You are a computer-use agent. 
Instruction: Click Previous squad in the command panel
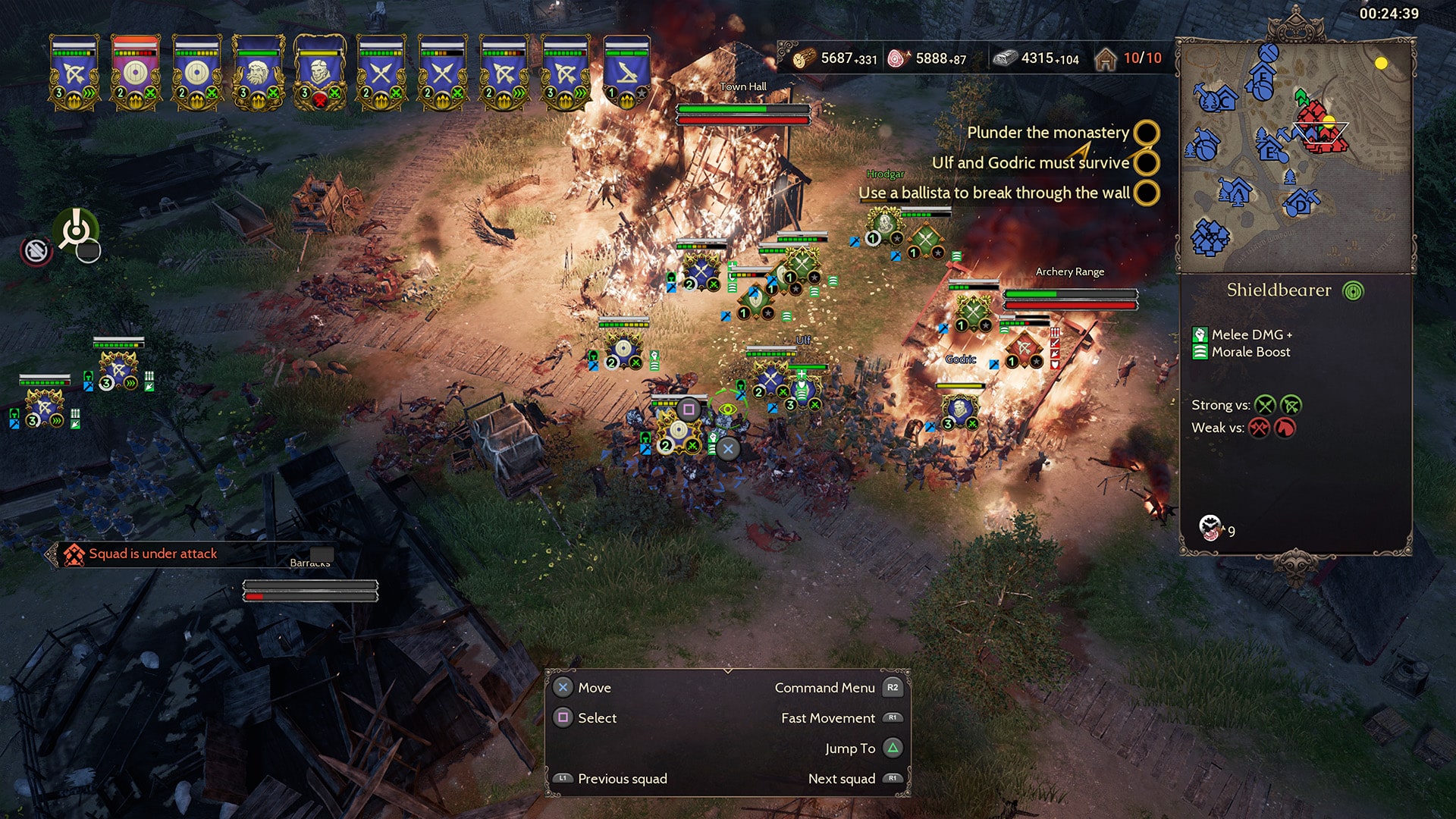[622, 778]
